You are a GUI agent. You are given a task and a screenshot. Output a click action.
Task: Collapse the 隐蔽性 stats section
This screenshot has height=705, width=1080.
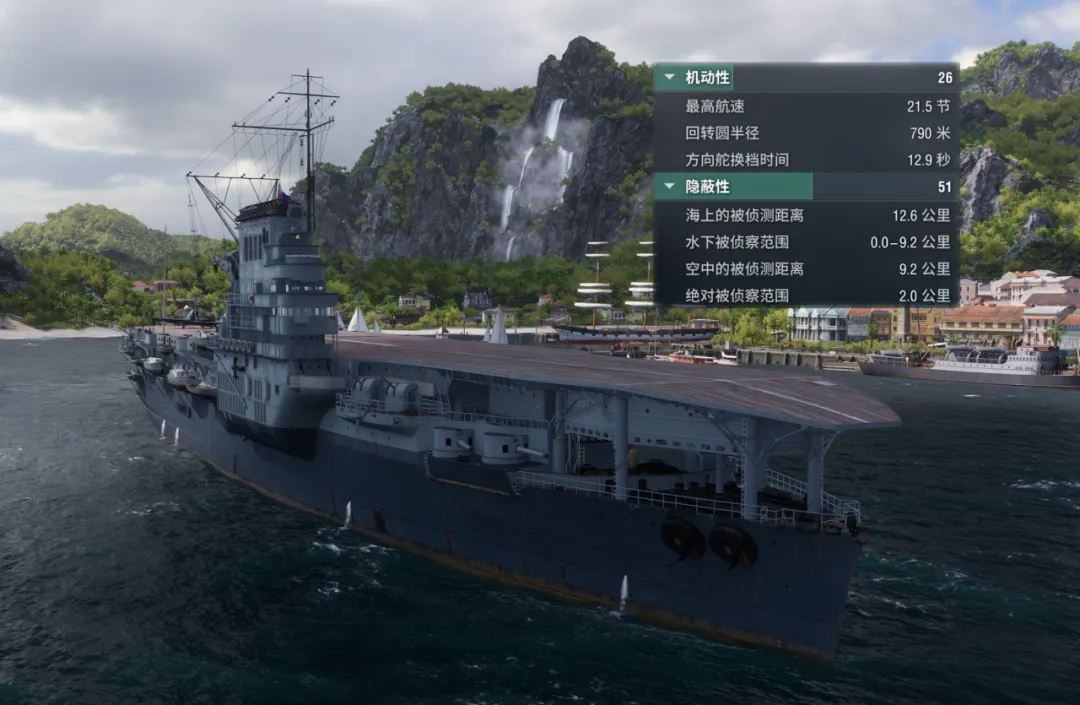click(669, 186)
